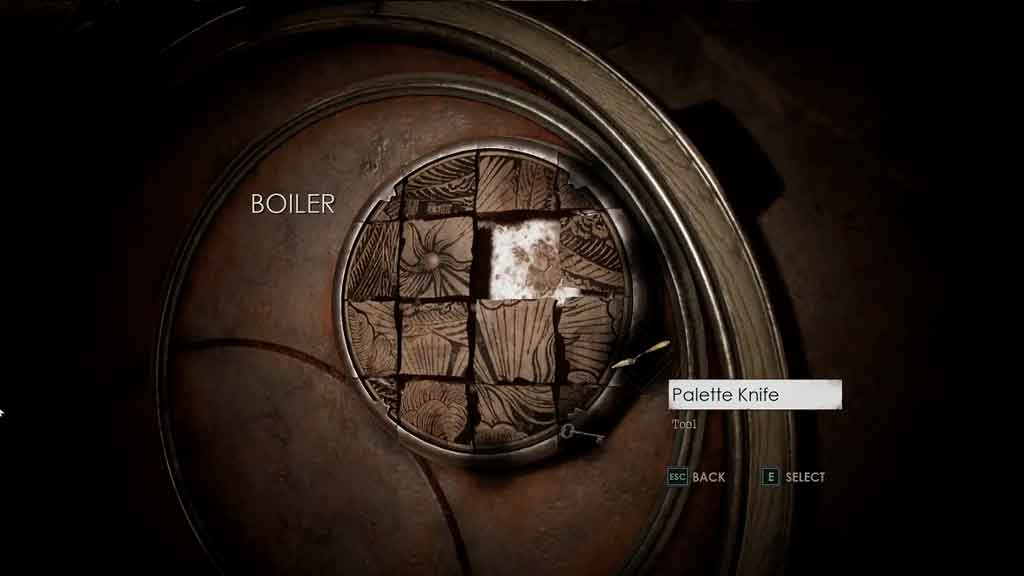Select the white scraped tile on boiler plate
Screen dimensions: 1024x576
click(525, 257)
